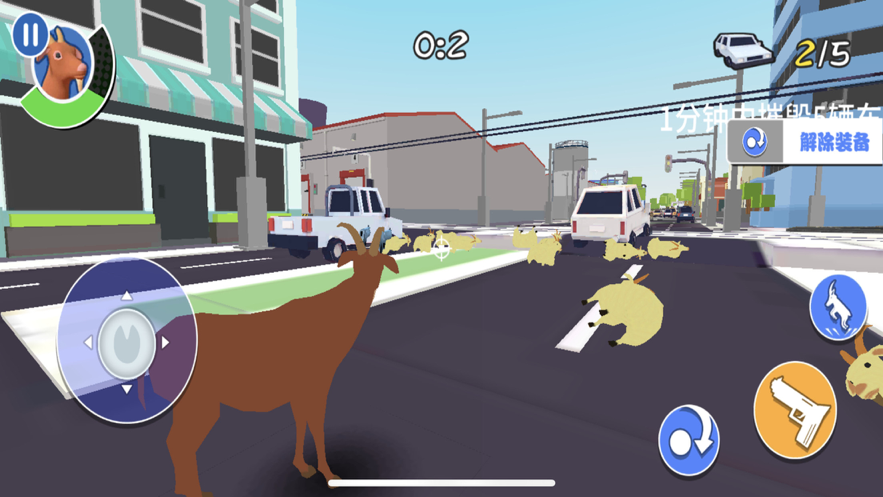883x497 pixels.
Task: Tap the joystick down arrow
Action: [127, 388]
